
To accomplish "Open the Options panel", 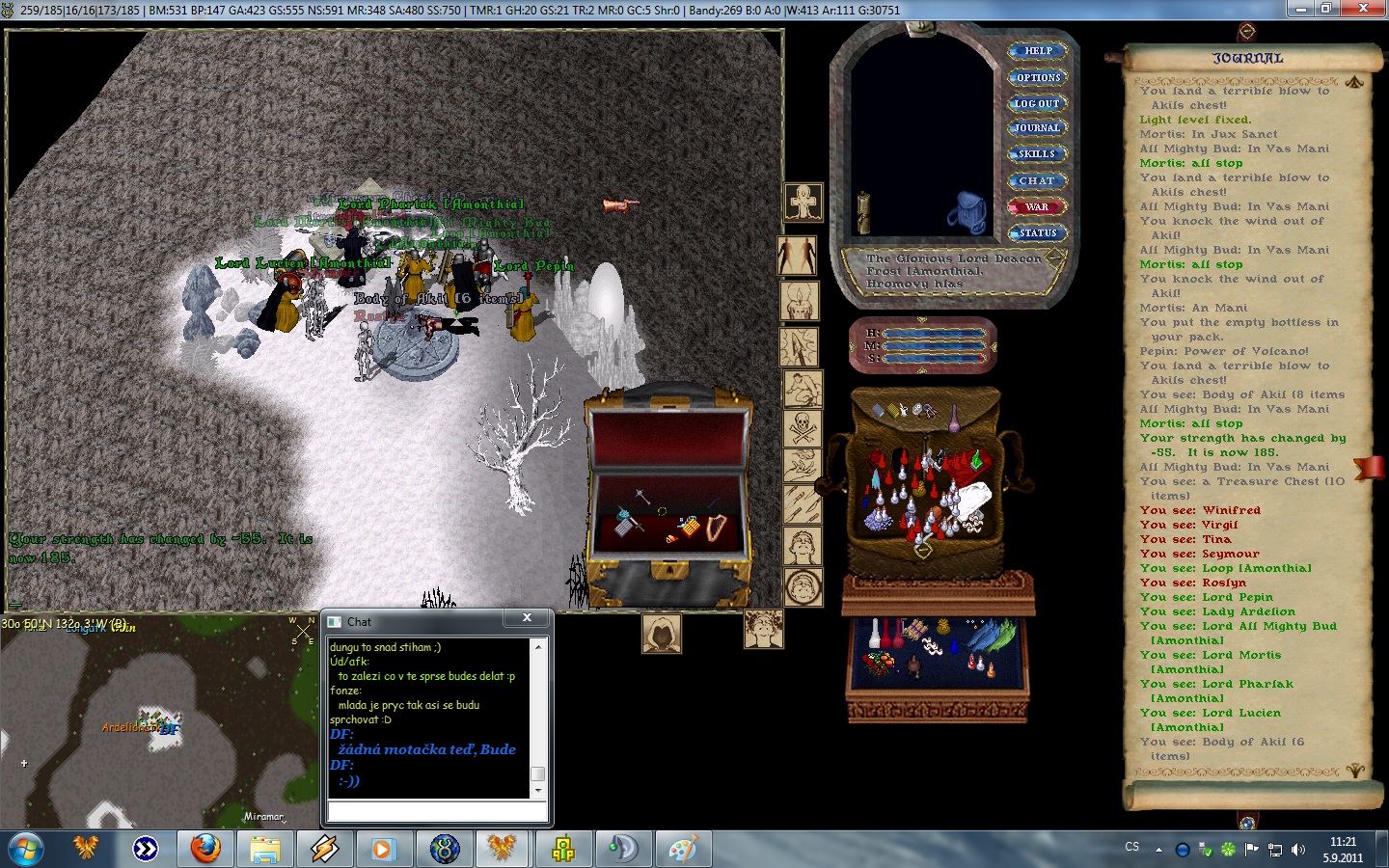I will pyautogui.click(x=1038, y=77).
